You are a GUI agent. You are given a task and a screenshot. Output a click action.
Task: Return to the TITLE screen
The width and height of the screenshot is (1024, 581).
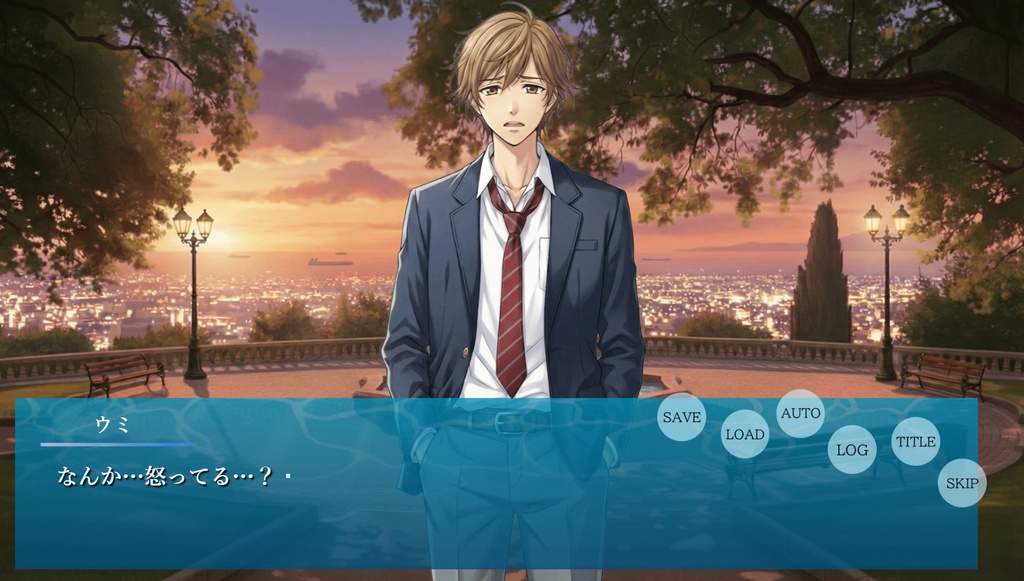[915, 441]
